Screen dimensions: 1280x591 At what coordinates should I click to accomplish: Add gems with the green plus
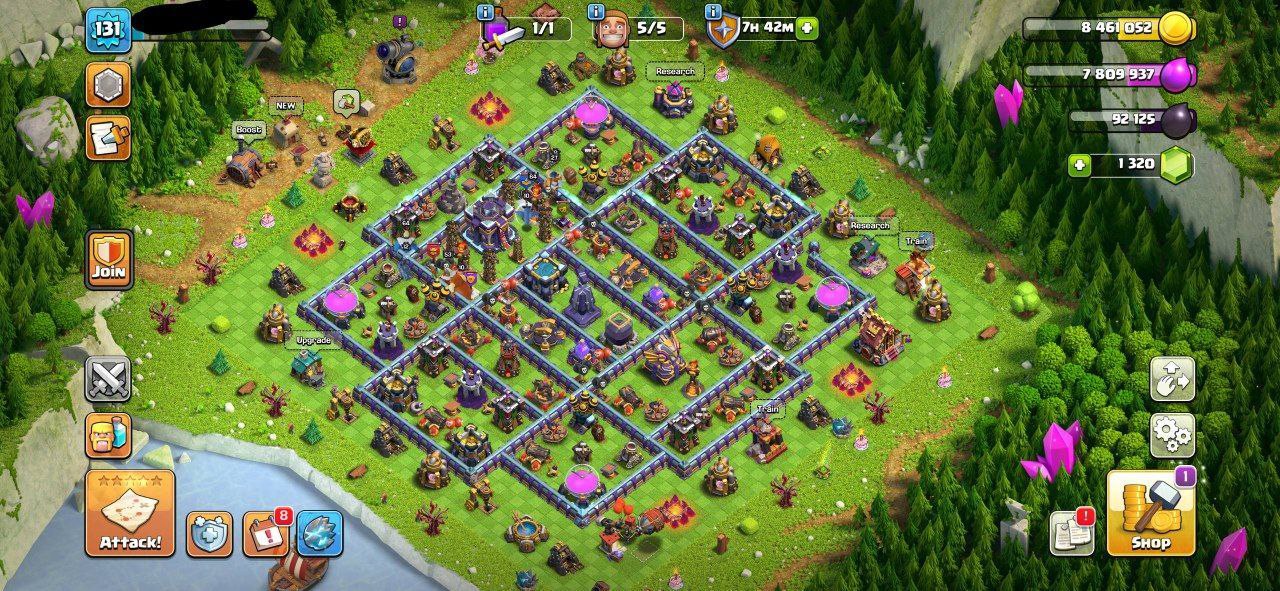click(1080, 165)
